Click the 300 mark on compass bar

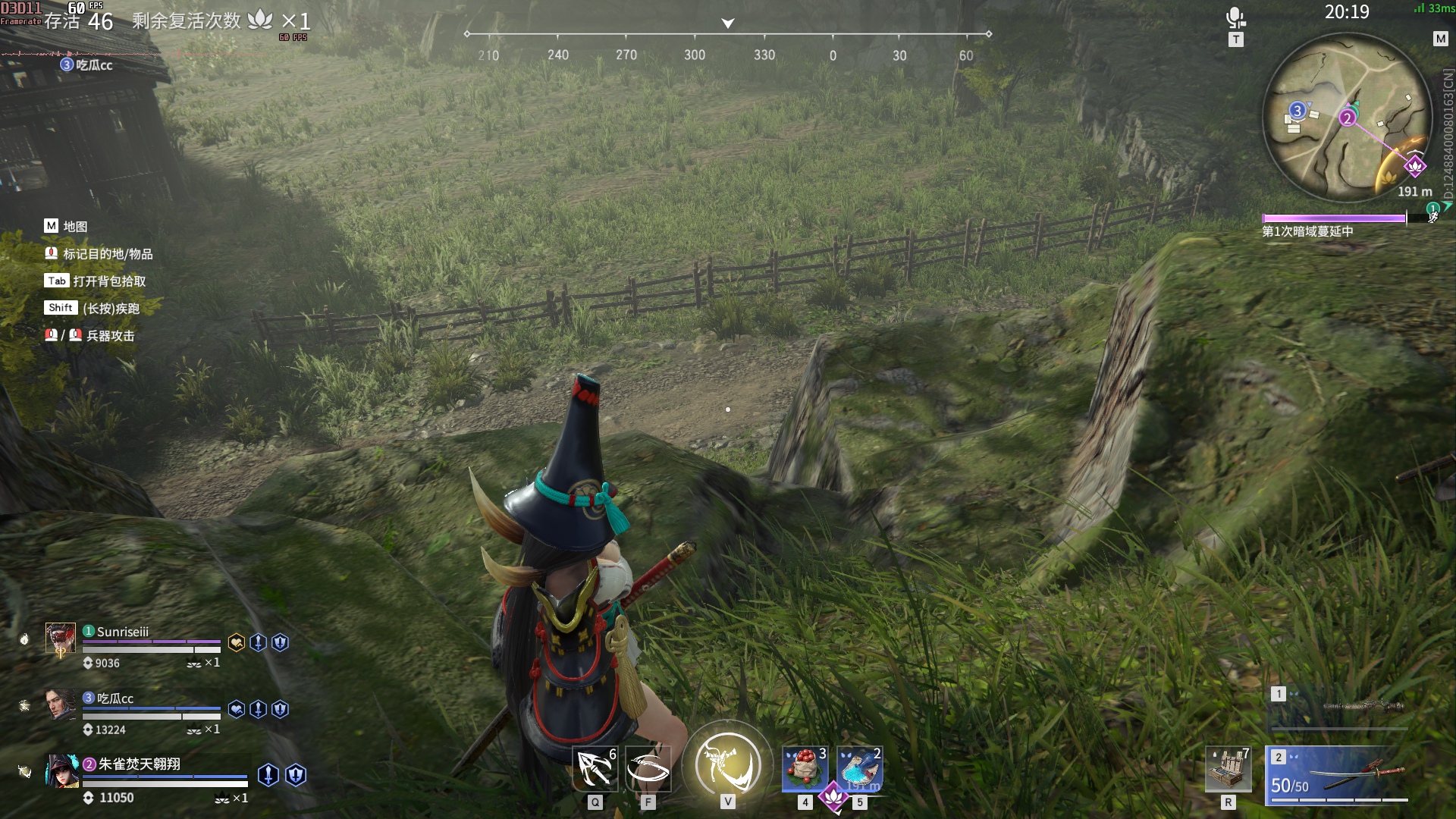coord(694,55)
